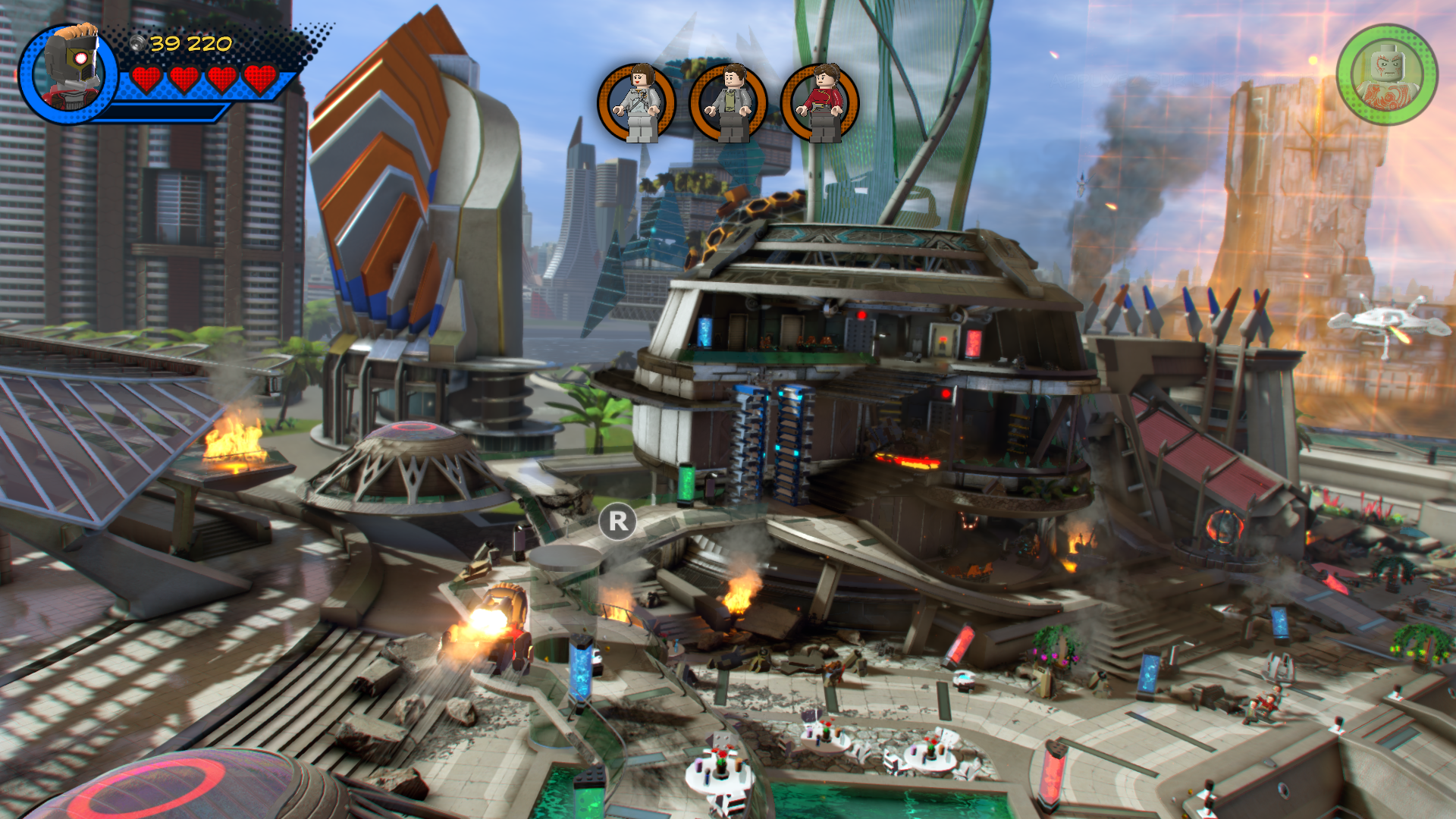The height and width of the screenshot is (819, 1456).
Task: Select the Star-Lord character portrait
Action: (70, 72)
